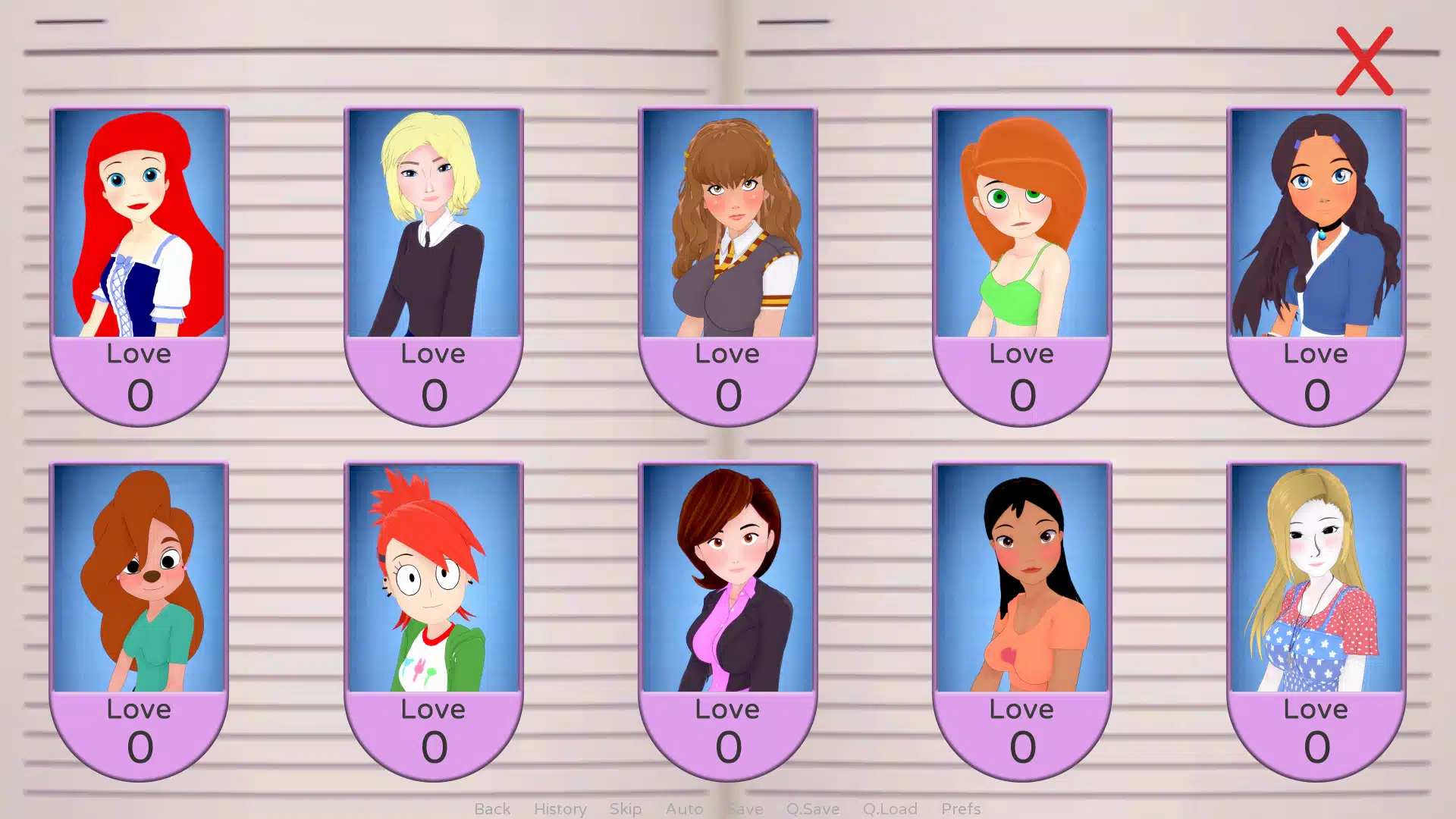The height and width of the screenshot is (819, 1456).
Task: Choose the dog-nosed girl in teal shirt
Action: tap(140, 579)
